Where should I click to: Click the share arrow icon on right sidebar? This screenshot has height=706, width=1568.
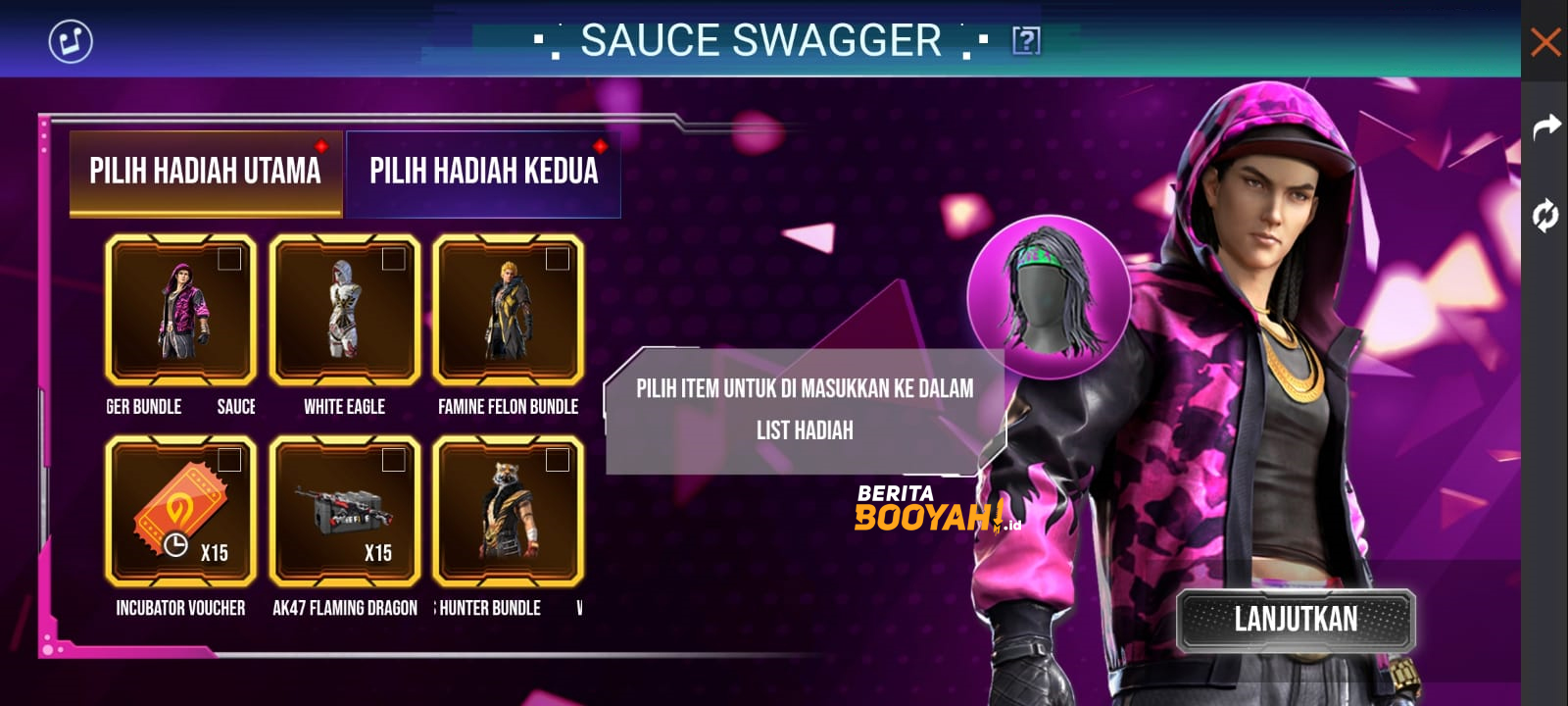click(x=1546, y=126)
